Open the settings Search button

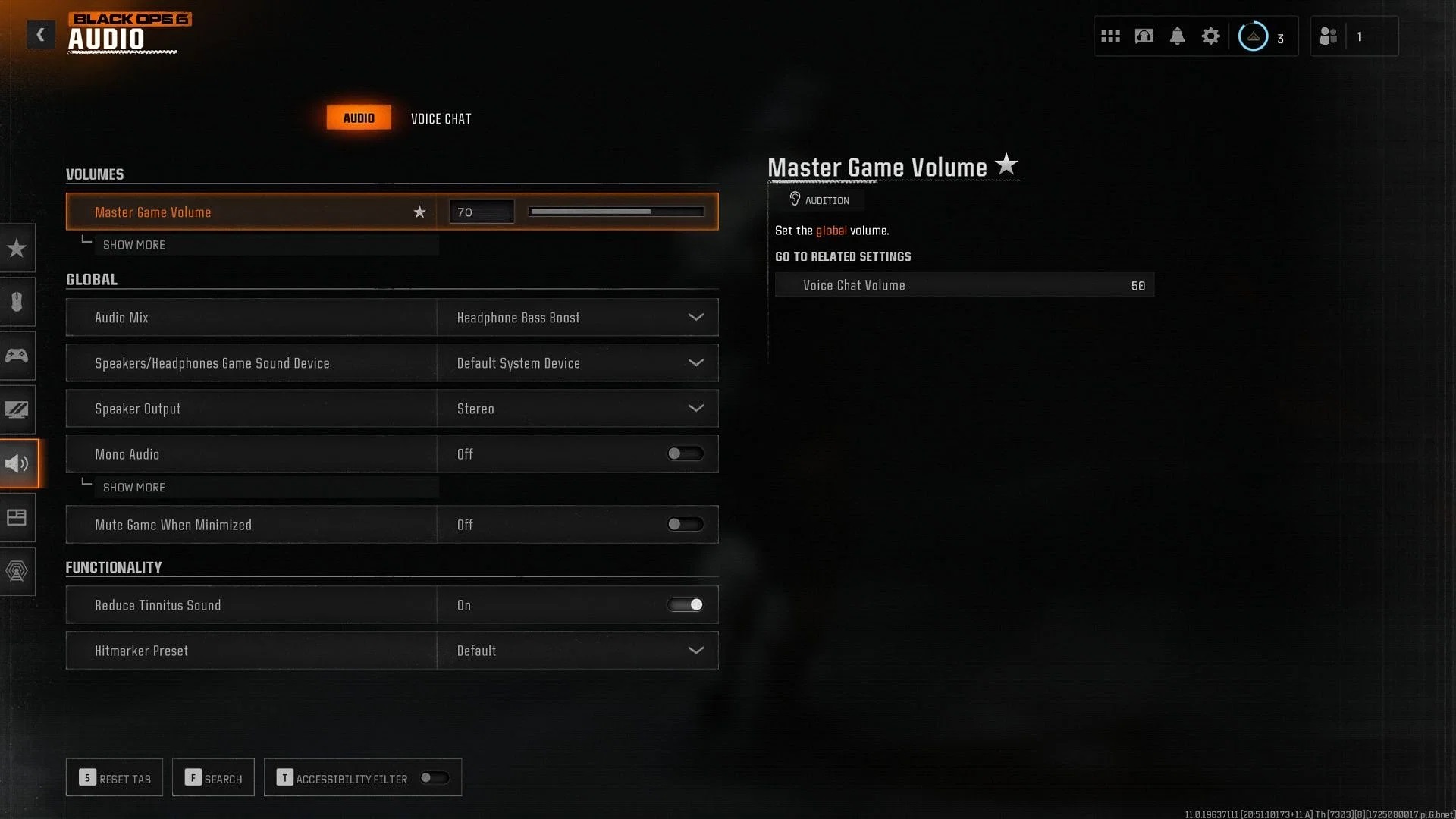click(213, 778)
